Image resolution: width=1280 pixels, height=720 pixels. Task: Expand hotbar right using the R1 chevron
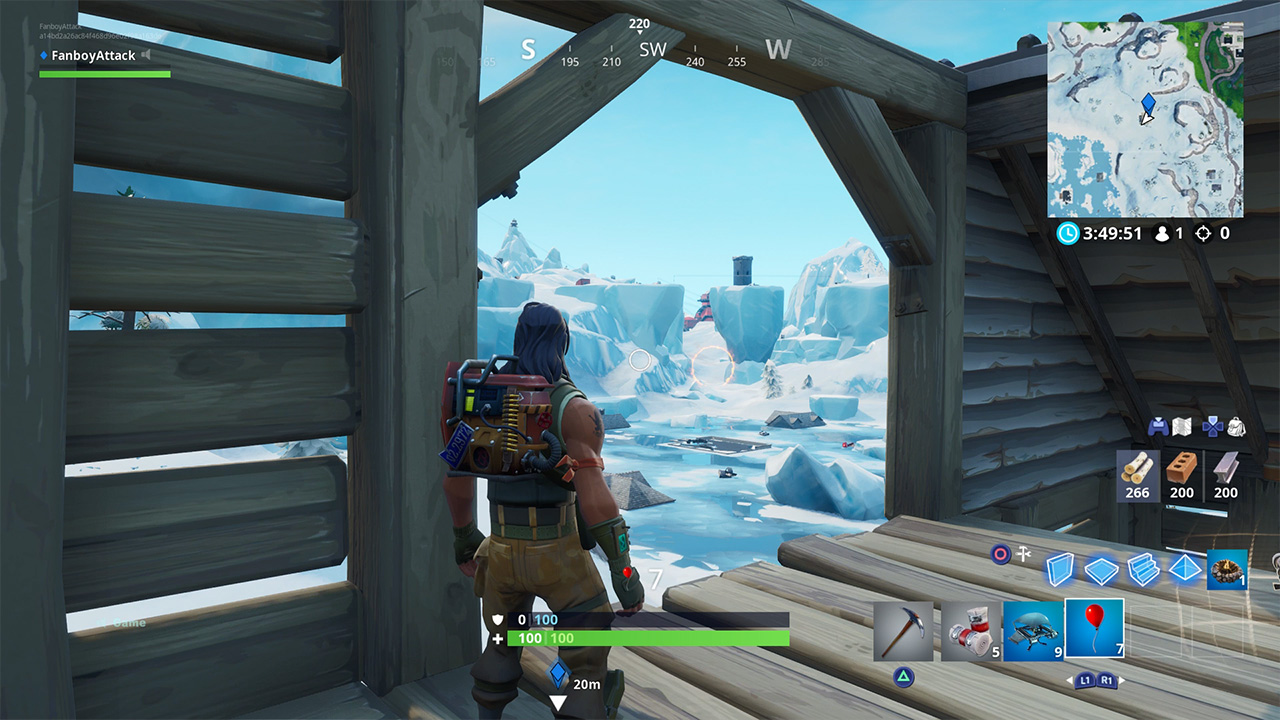click(x=1107, y=680)
